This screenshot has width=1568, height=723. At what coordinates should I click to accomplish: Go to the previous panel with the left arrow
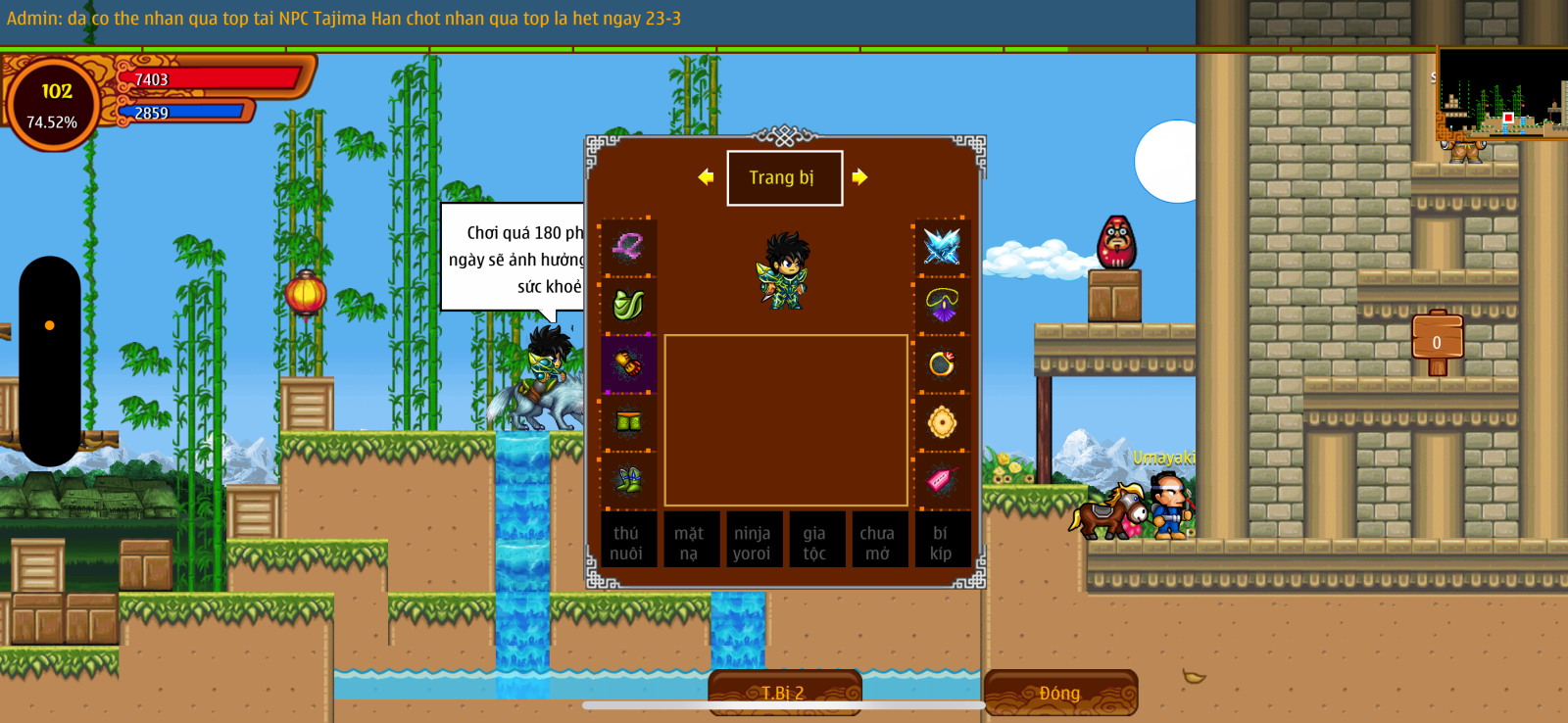706,177
